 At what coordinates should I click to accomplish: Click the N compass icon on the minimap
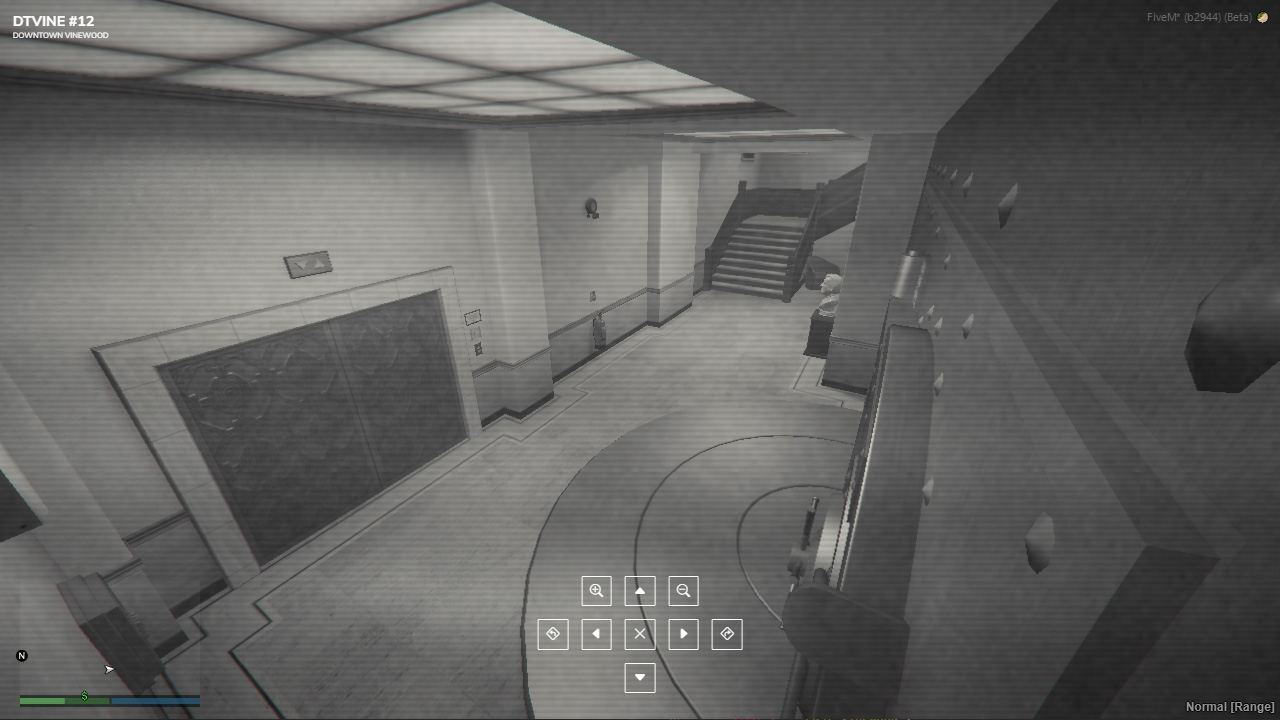(22, 656)
